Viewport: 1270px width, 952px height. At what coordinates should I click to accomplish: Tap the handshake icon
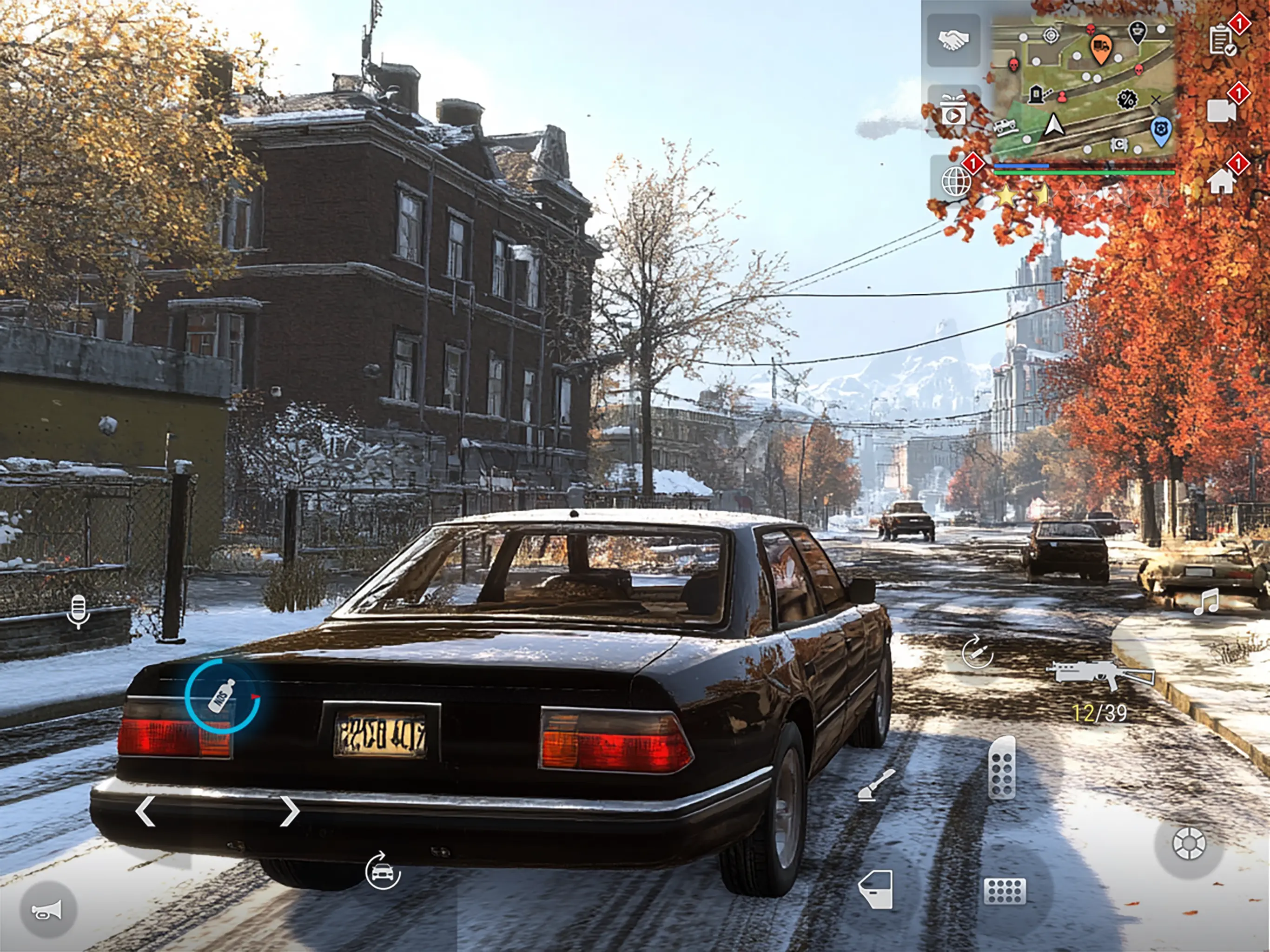(953, 40)
